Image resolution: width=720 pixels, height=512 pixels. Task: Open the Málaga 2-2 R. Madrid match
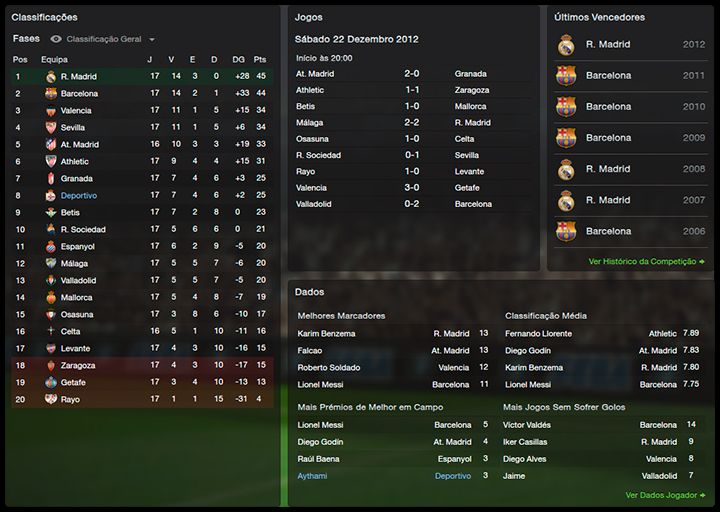pos(411,122)
